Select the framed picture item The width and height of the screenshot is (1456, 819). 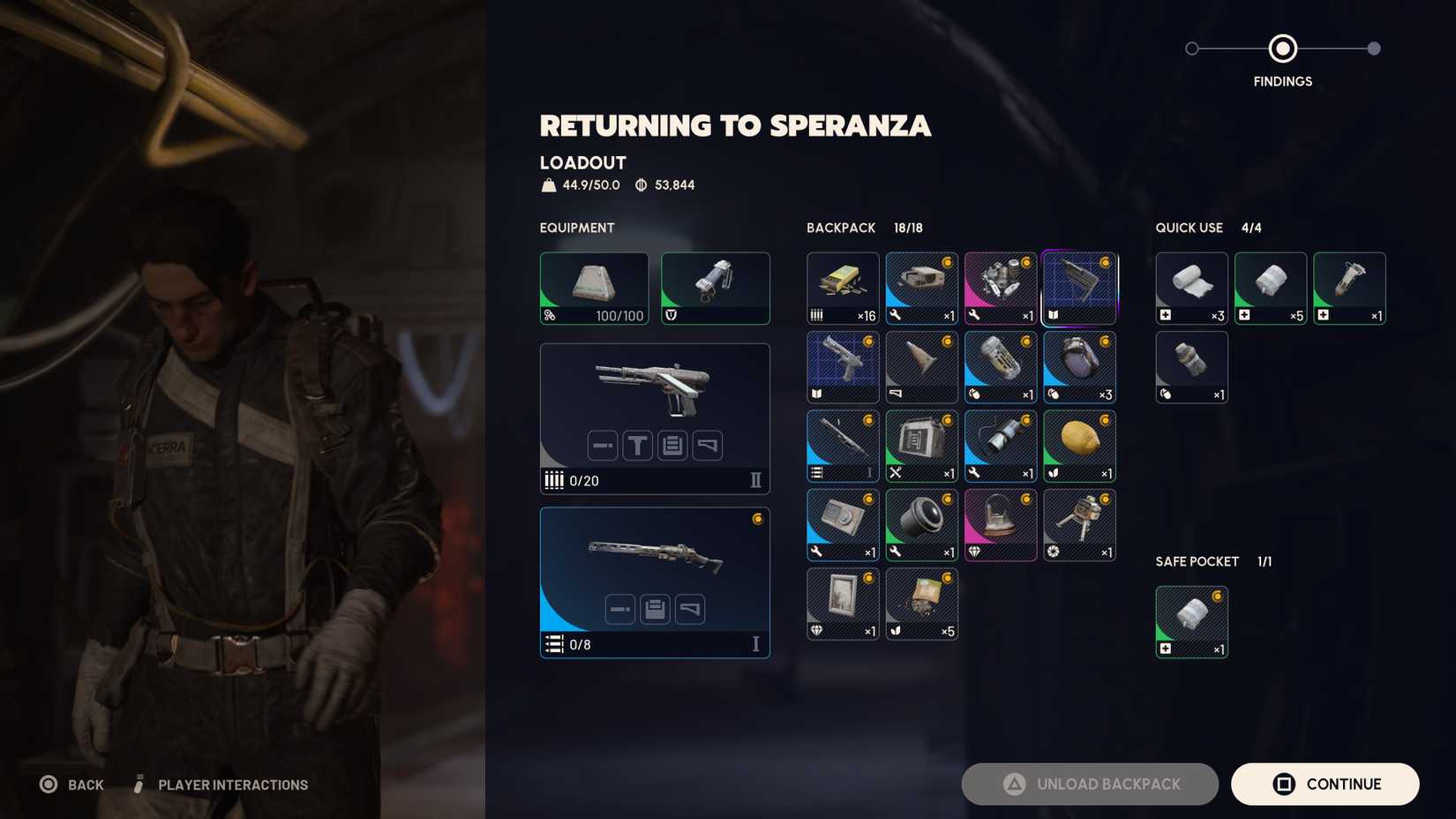point(843,604)
